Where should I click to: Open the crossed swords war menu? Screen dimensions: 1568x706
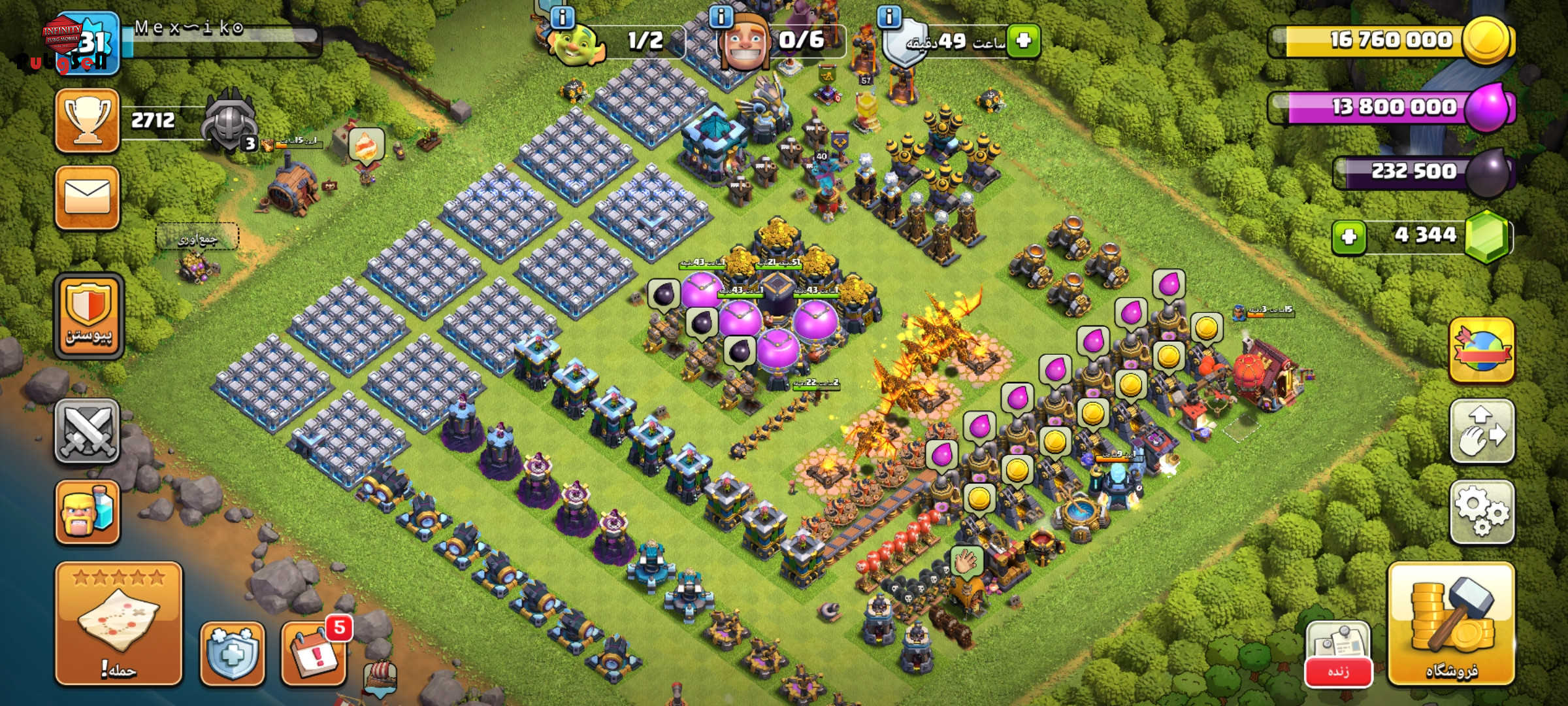coord(87,431)
